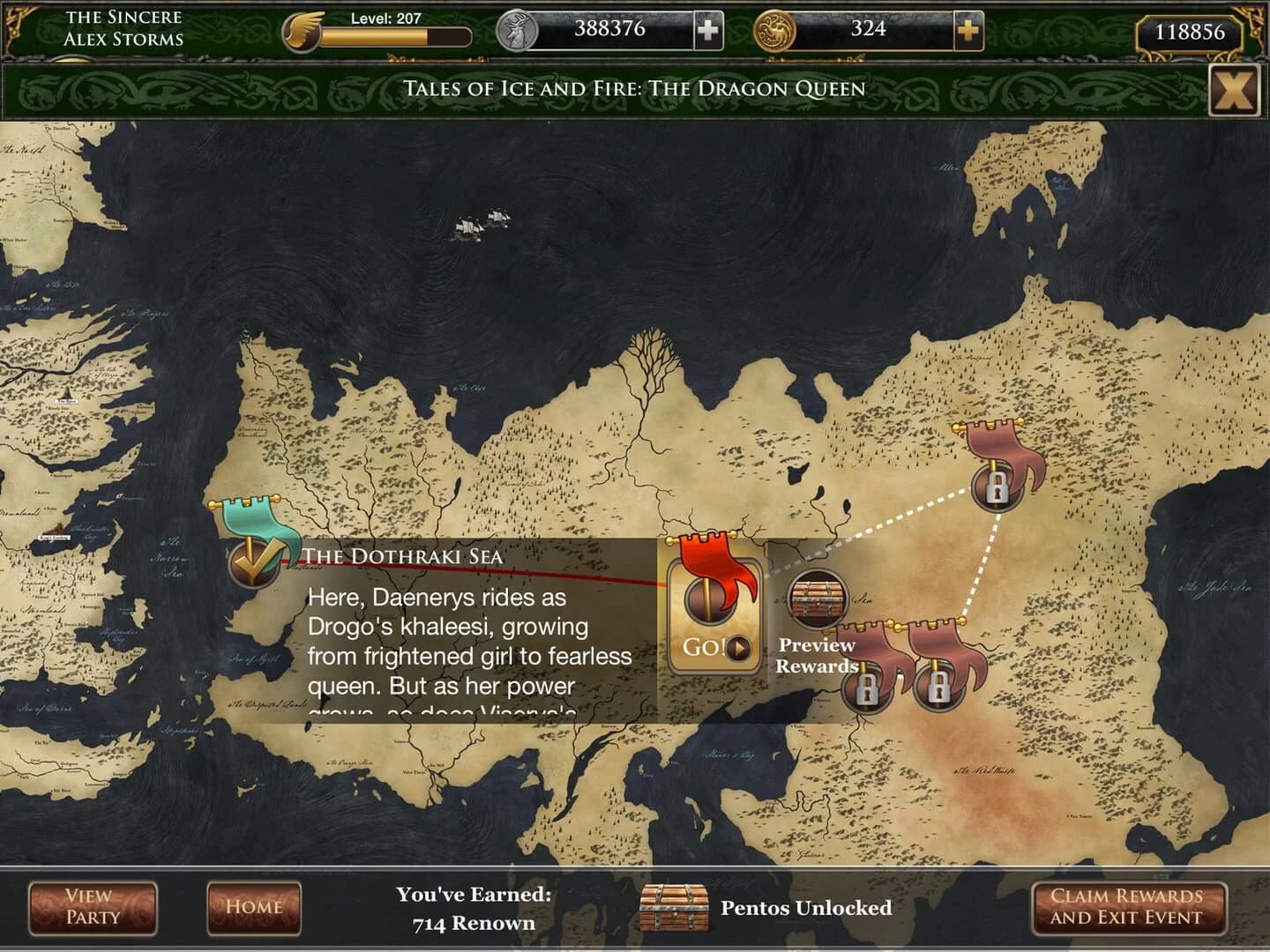Open the View Party screen
The image size is (1270, 952).
[x=92, y=907]
